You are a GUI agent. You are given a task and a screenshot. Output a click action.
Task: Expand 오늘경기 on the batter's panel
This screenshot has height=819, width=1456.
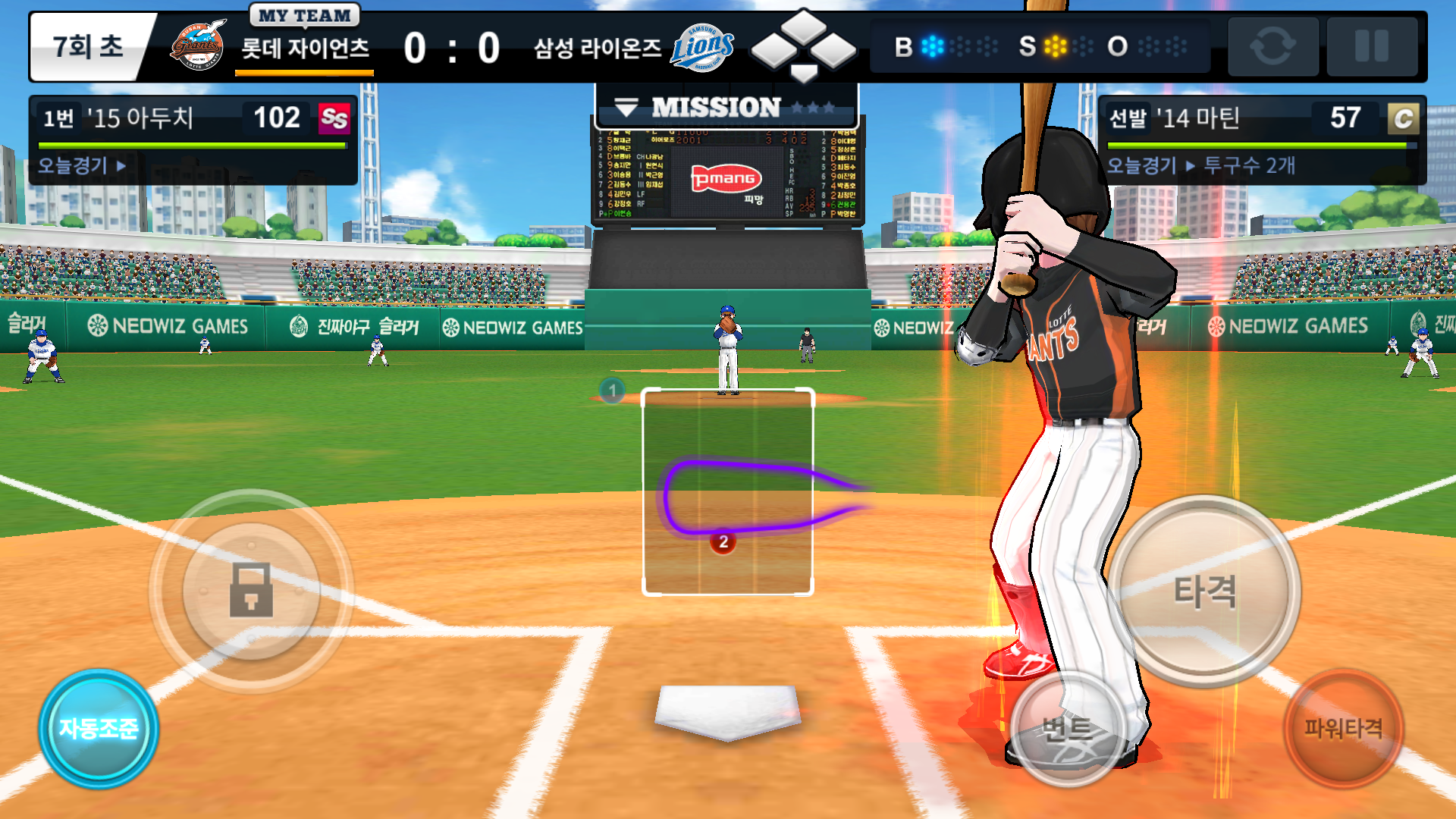pos(80,165)
